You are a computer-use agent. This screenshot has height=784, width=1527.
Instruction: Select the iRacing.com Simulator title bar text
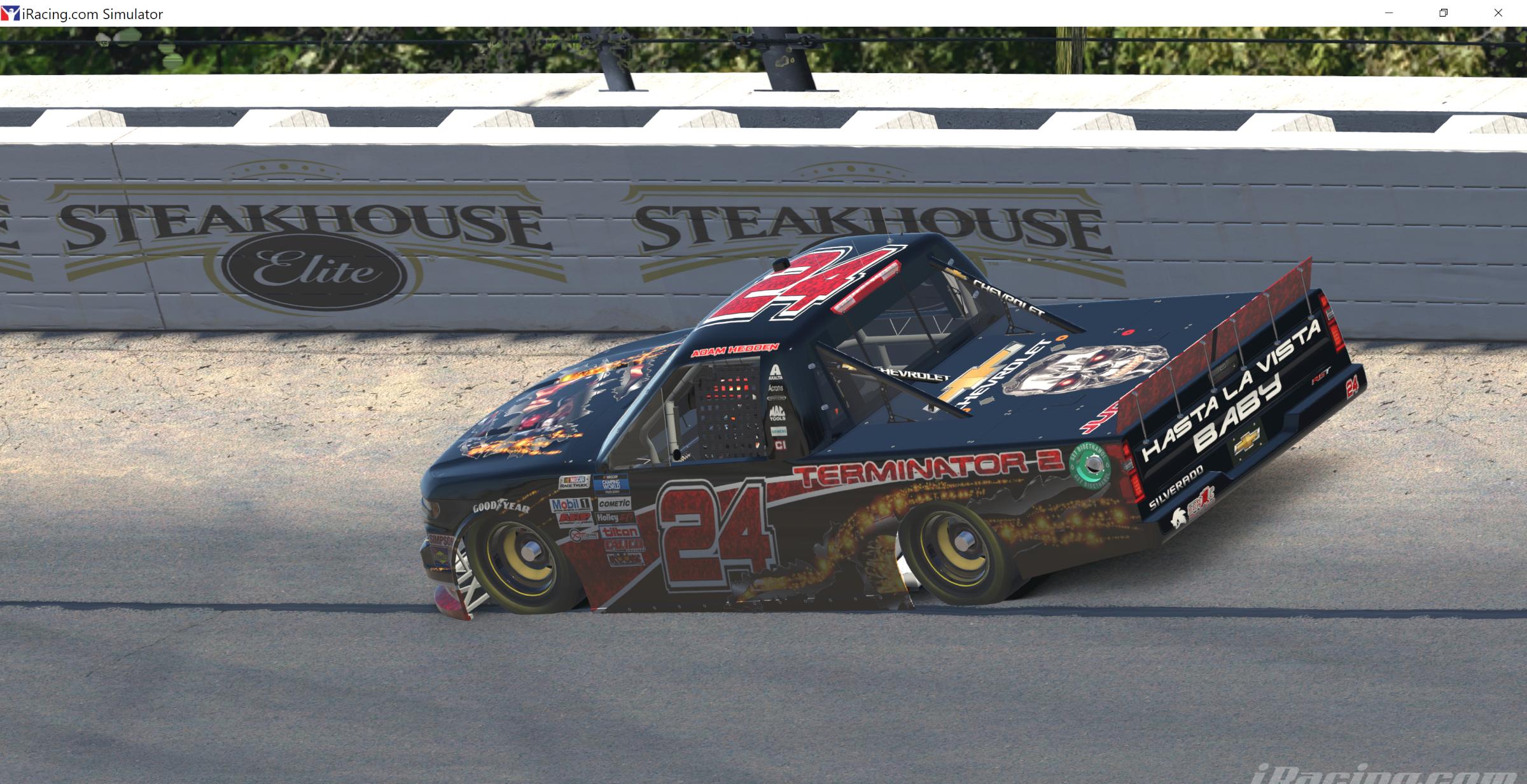pyautogui.click(x=91, y=13)
